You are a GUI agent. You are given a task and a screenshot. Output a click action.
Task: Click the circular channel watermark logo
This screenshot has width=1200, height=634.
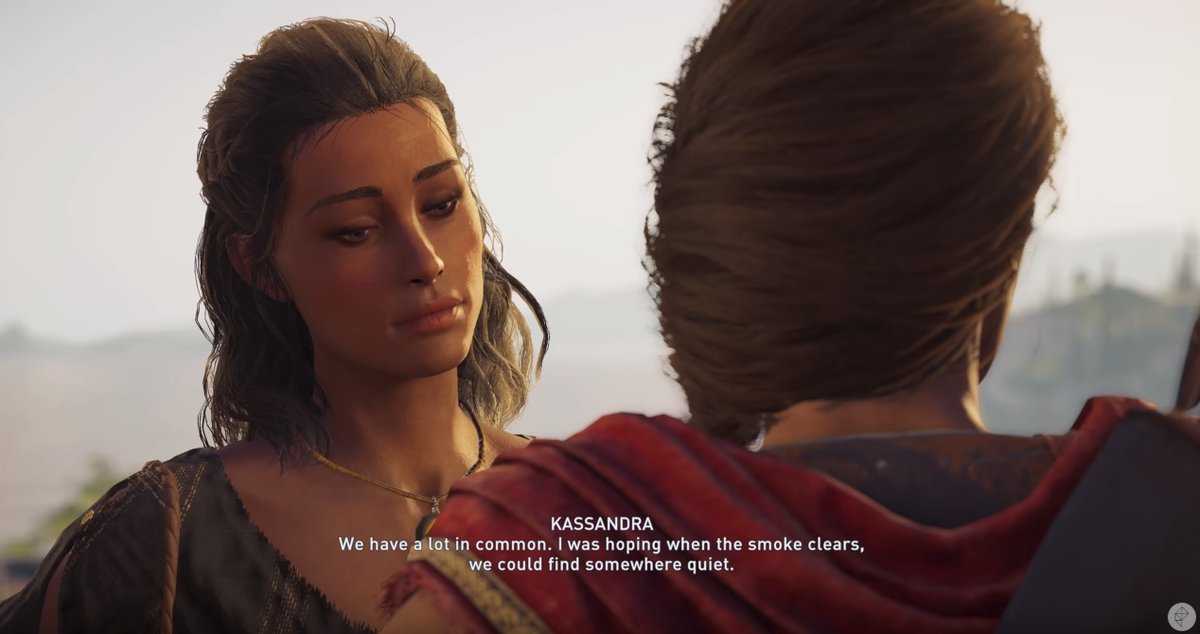coord(1180,615)
